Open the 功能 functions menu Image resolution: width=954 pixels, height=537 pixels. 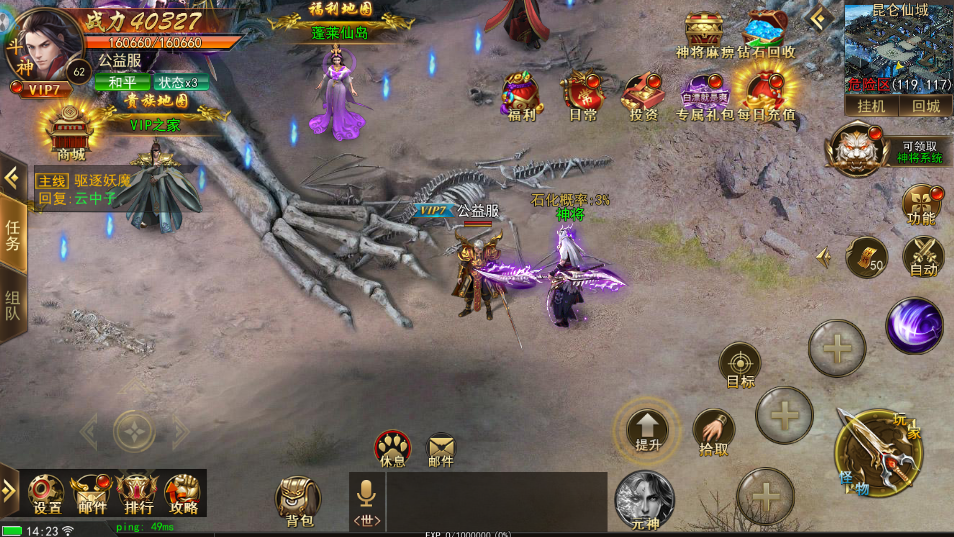922,203
